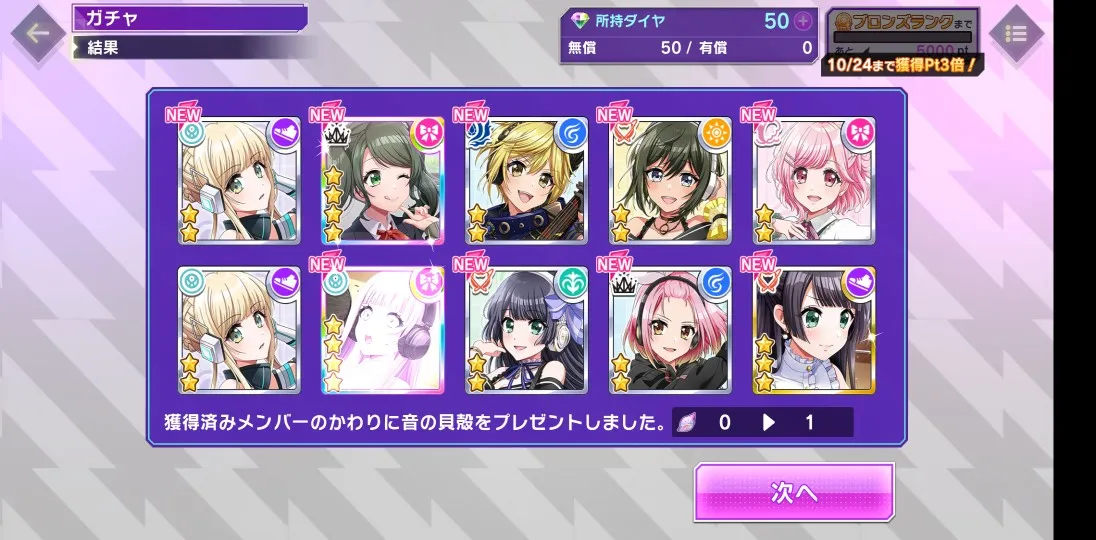This screenshot has width=1096, height=540.
Task: Go back with the arrow button
Action: point(38,34)
